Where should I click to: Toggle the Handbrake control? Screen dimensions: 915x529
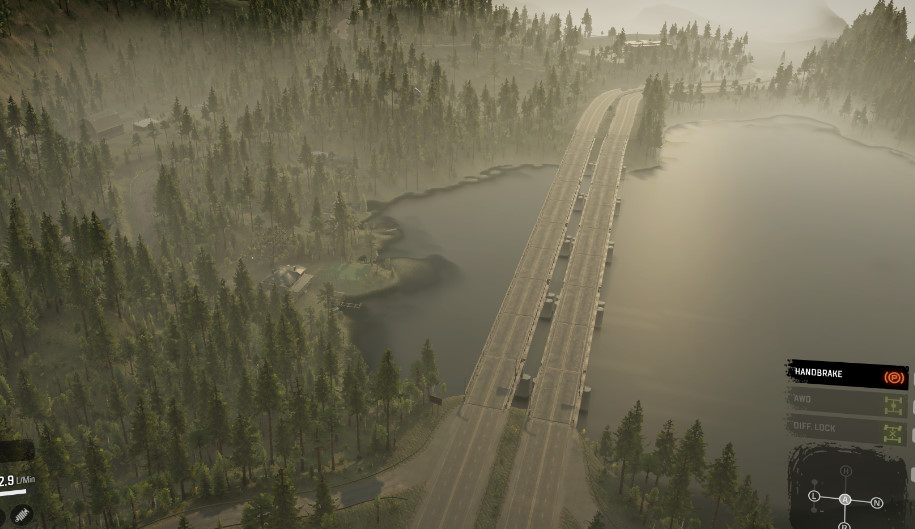coord(846,375)
